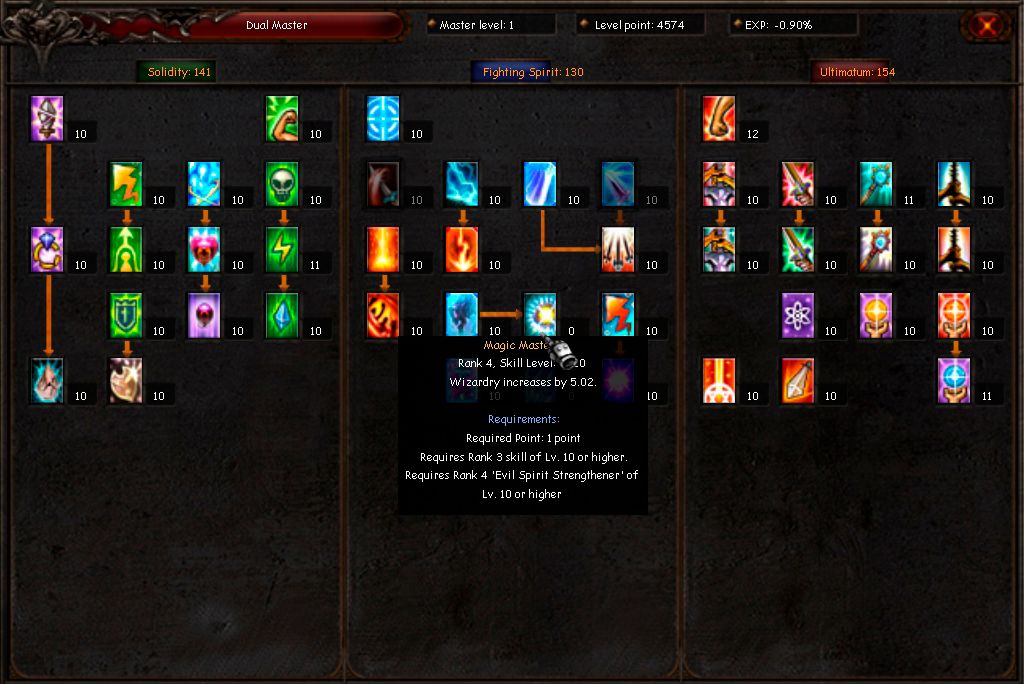Select the blue lightning skill icon
The width and height of the screenshot is (1024, 684).
(x=462, y=185)
